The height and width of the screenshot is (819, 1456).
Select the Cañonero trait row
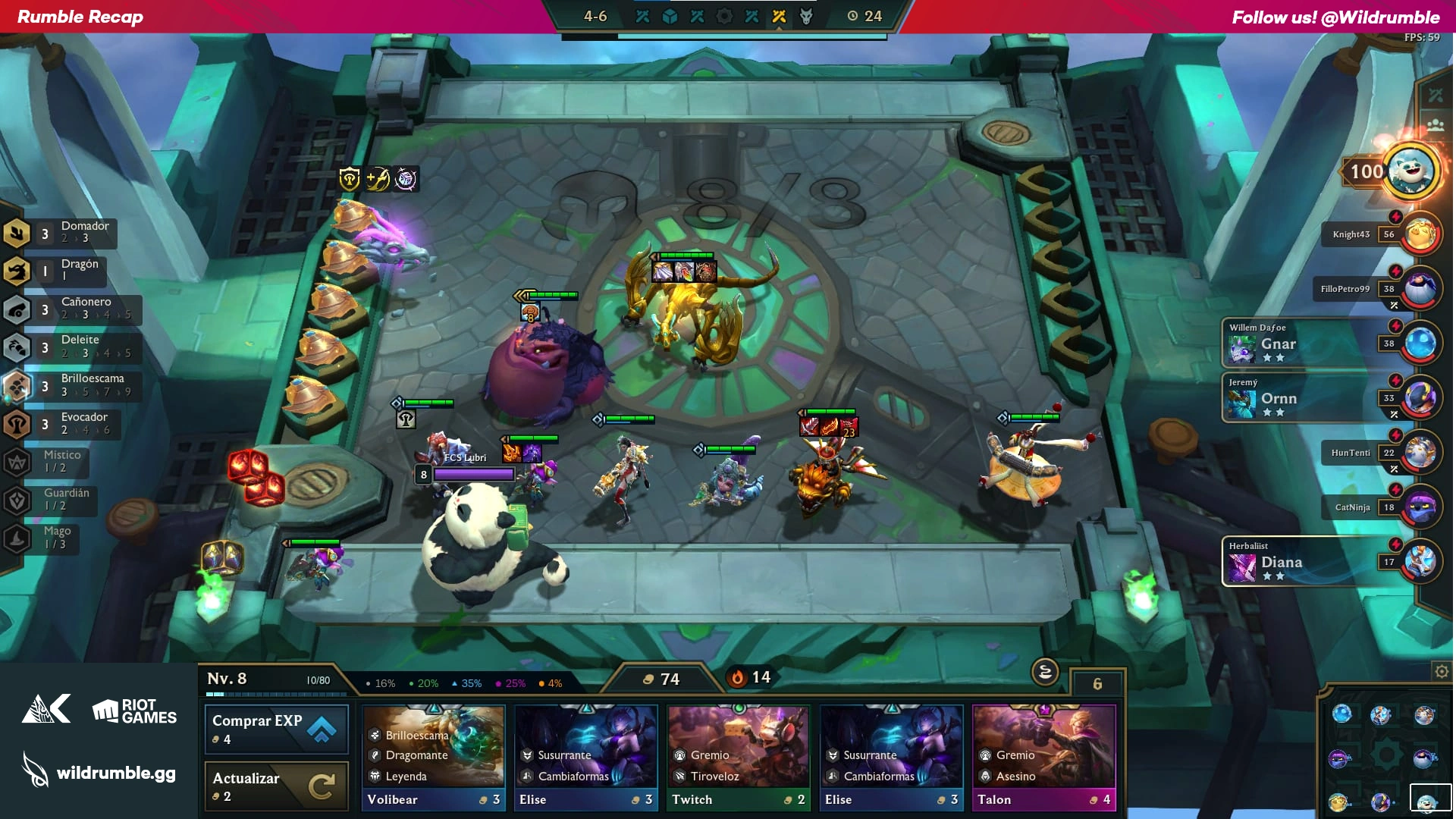(72, 308)
